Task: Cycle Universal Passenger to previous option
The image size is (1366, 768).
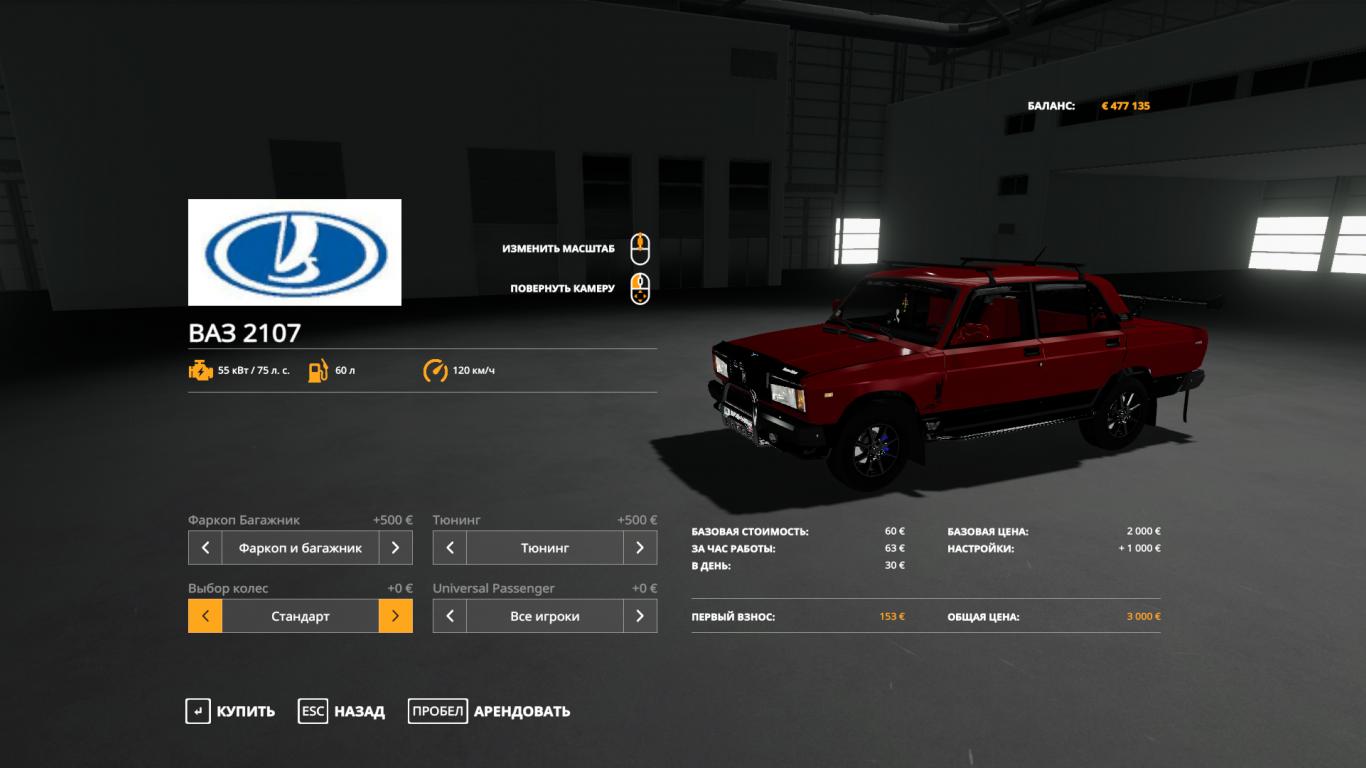Action: 450,616
